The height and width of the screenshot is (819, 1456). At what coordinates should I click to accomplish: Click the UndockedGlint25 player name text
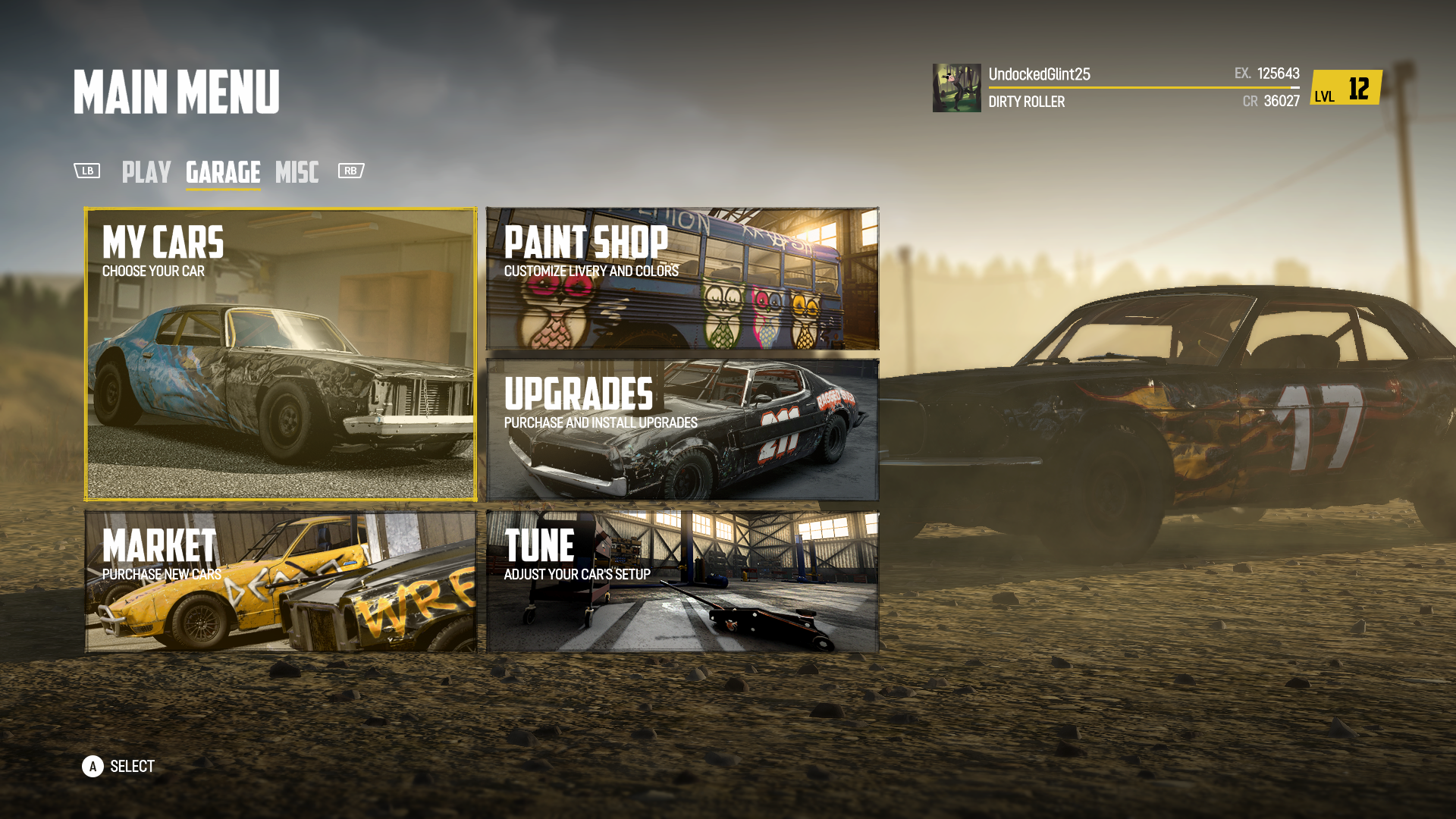1039,74
